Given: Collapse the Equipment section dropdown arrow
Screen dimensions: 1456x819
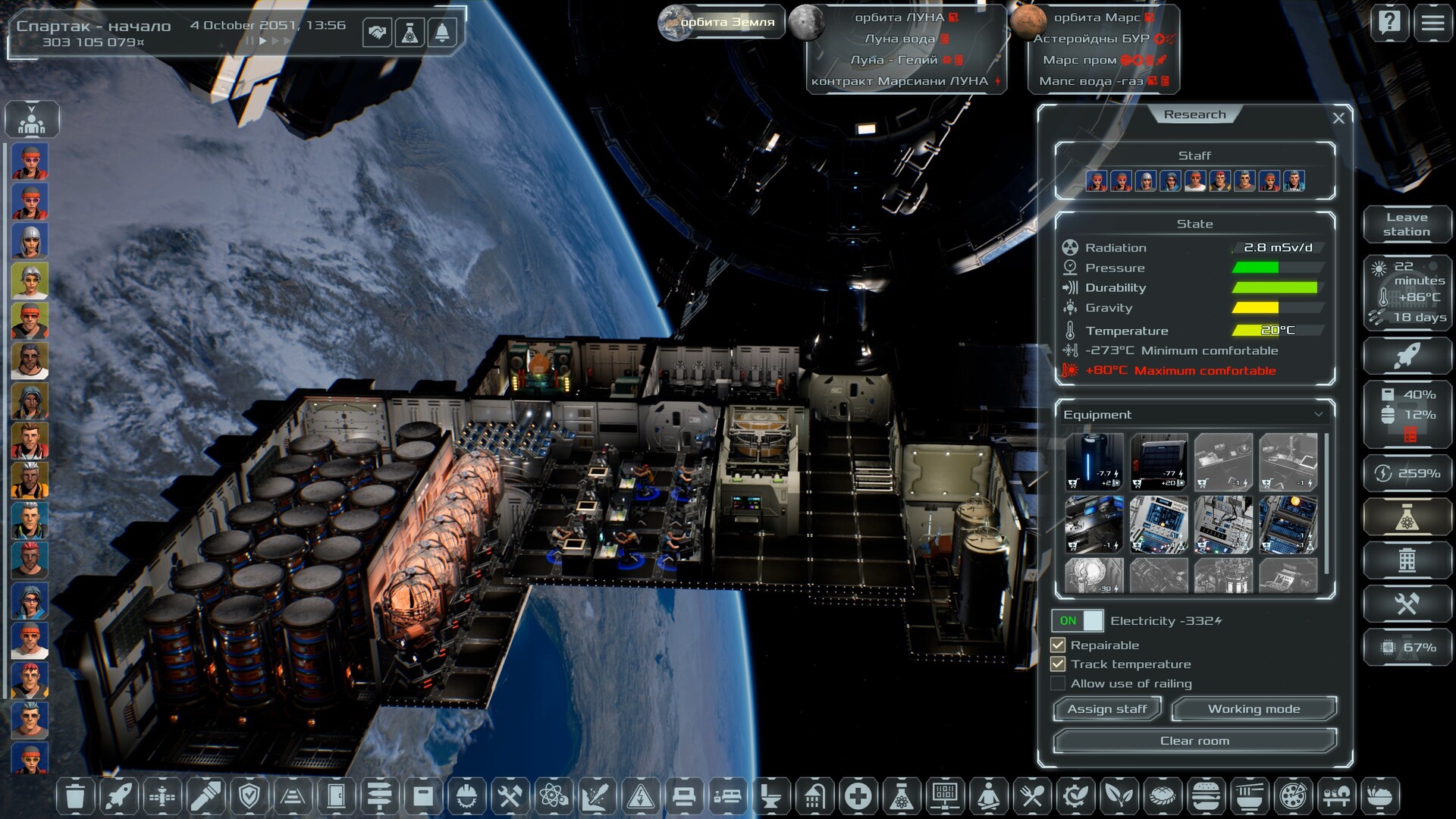Looking at the screenshot, I should (1319, 415).
